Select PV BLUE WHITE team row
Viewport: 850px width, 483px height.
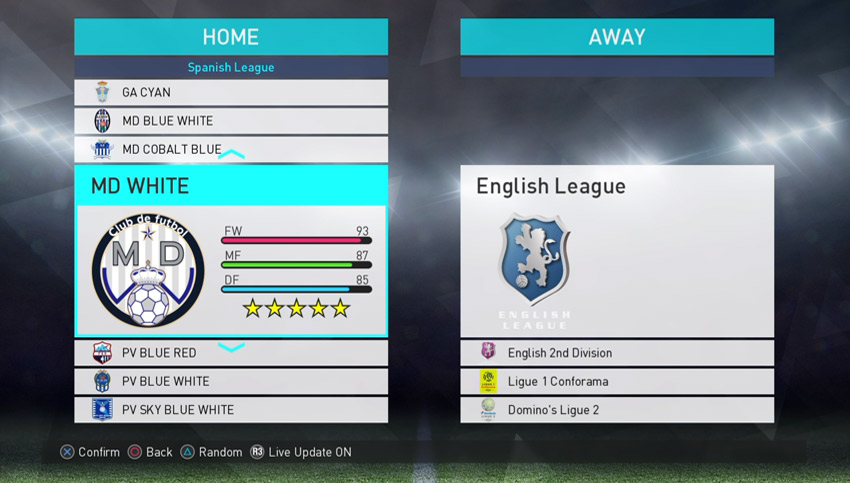[231, 381]
